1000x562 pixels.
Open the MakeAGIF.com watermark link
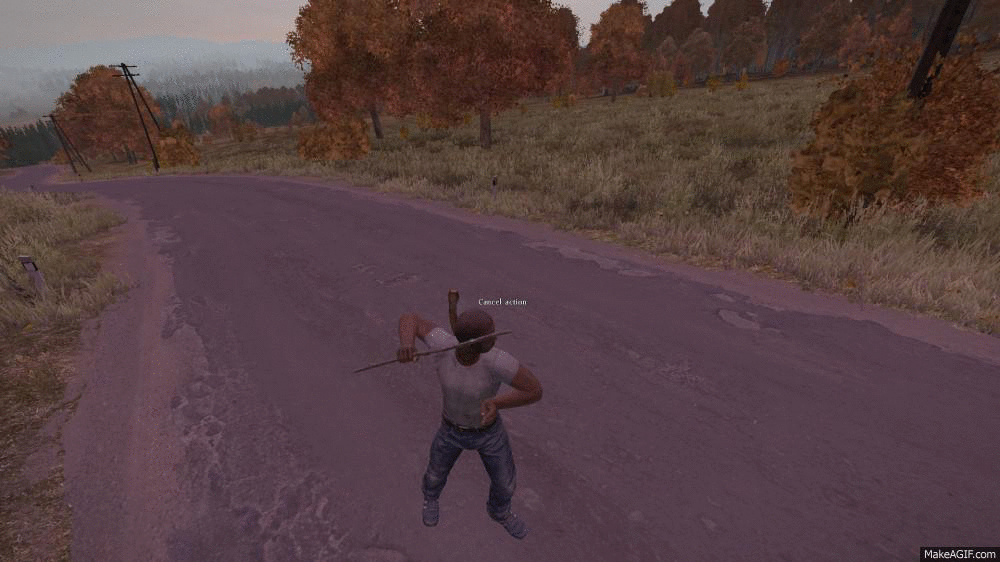pyautogui.click(x=958, y=553)
